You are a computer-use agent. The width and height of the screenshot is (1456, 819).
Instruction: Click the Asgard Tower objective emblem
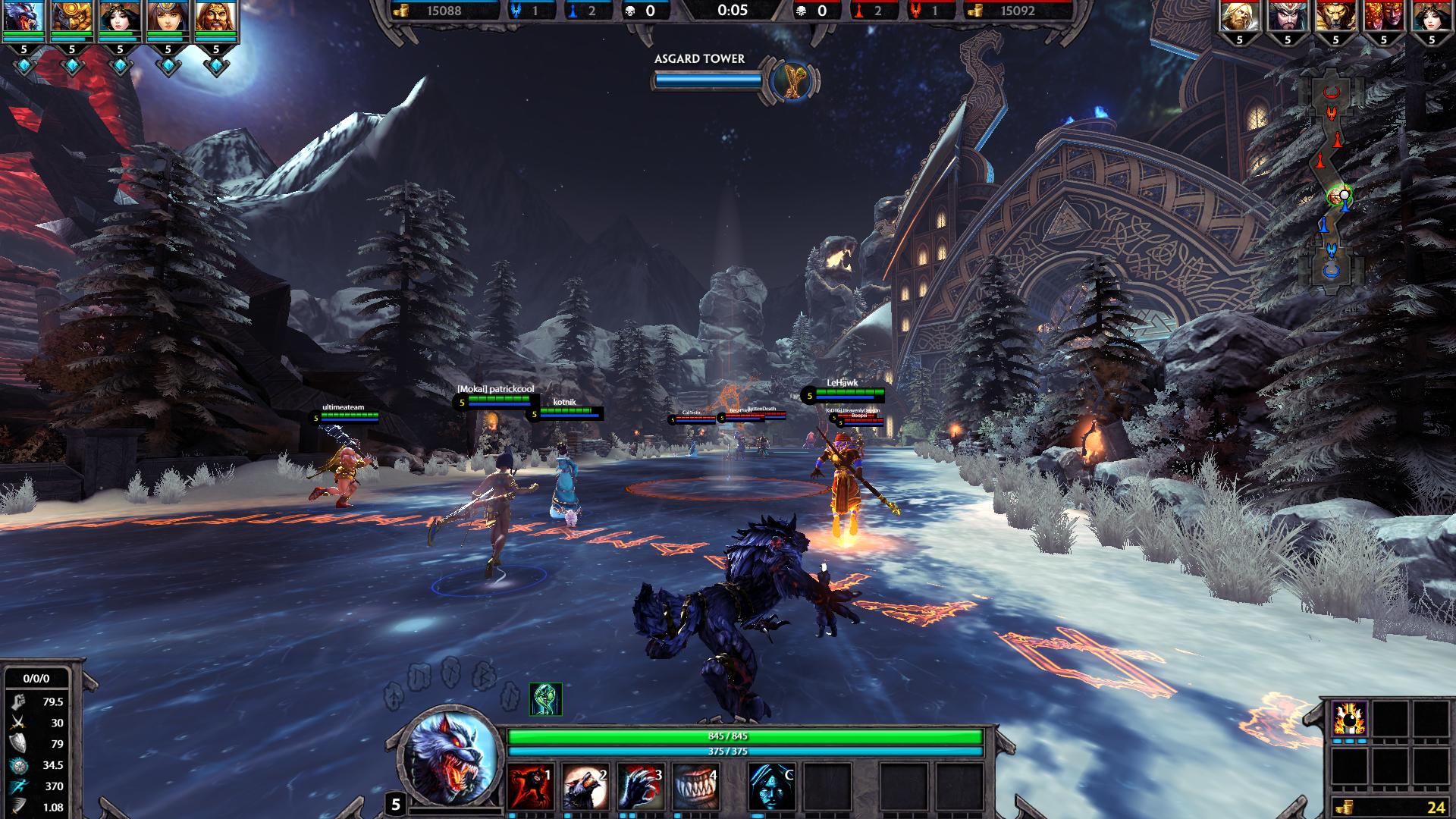791,80
